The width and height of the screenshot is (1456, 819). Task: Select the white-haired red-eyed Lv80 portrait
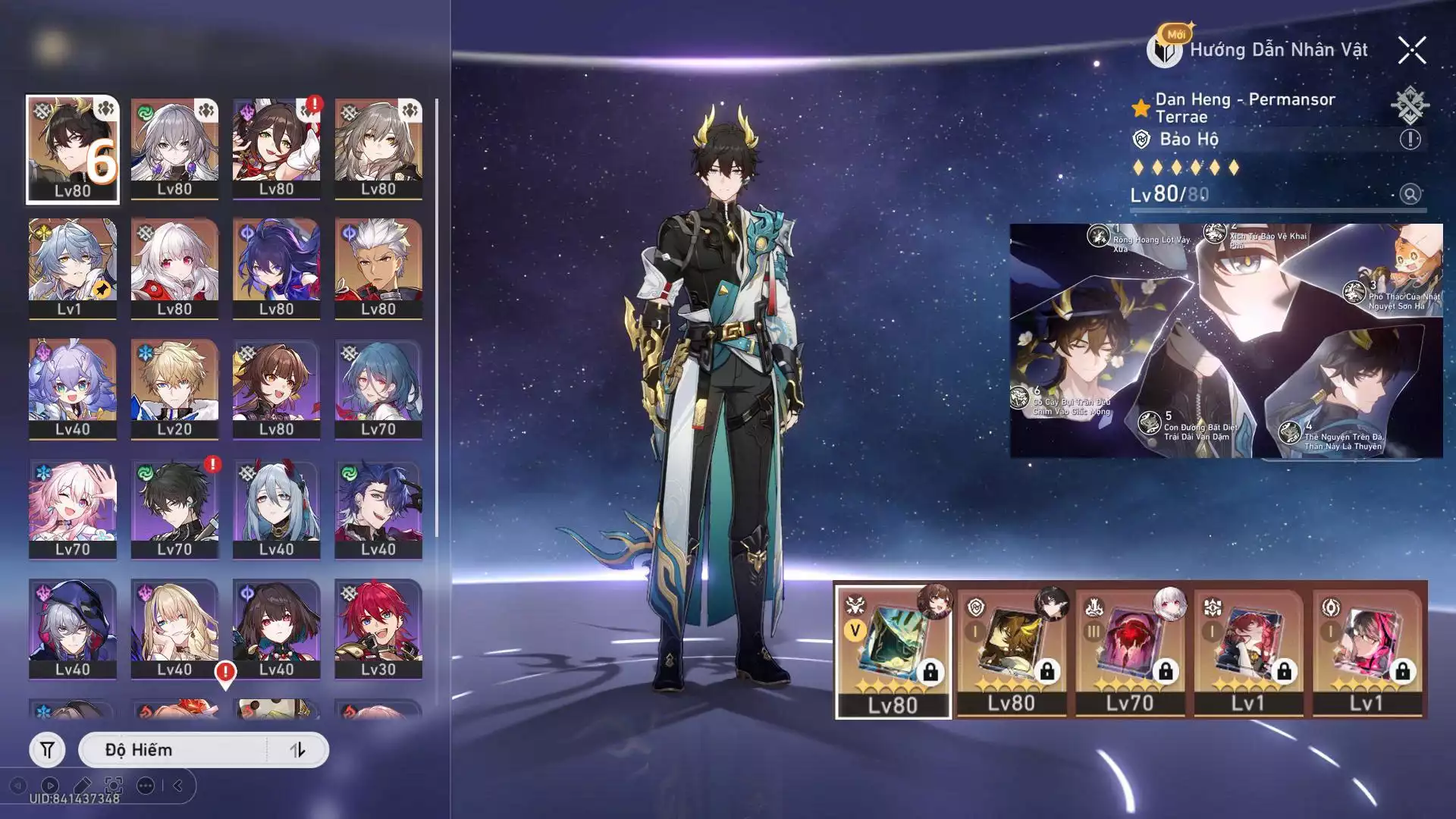(x=174, y=268)
